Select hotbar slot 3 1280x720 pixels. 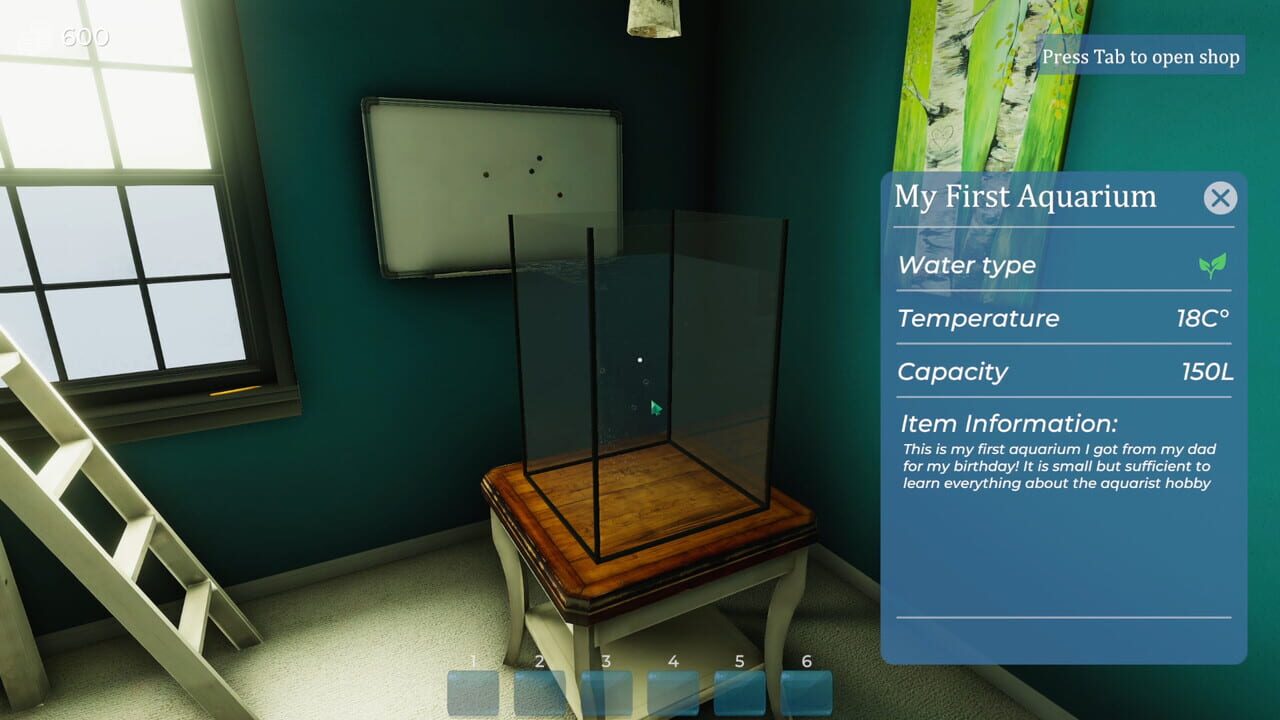(605, 690)
